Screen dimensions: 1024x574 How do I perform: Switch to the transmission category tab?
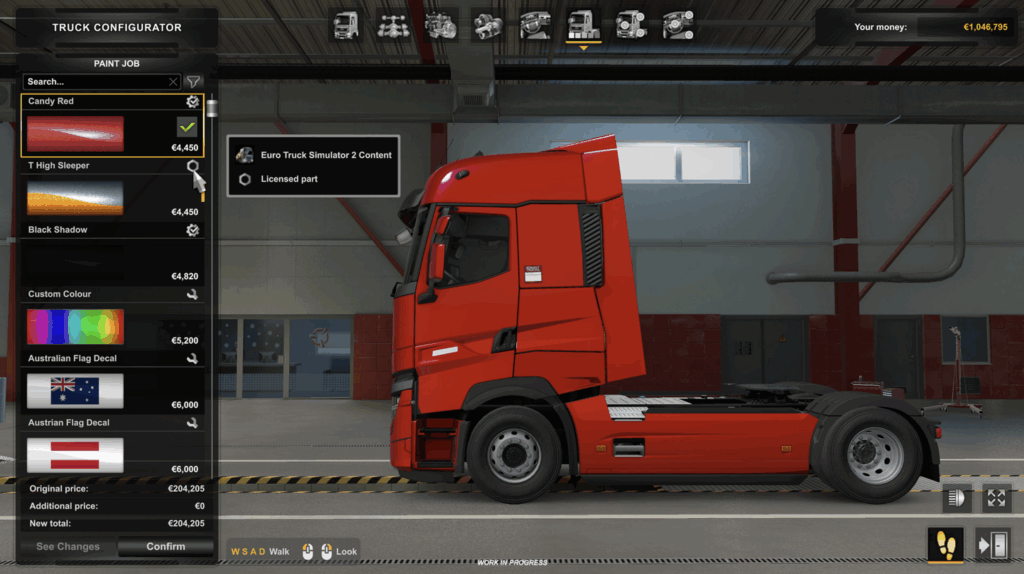488,25
